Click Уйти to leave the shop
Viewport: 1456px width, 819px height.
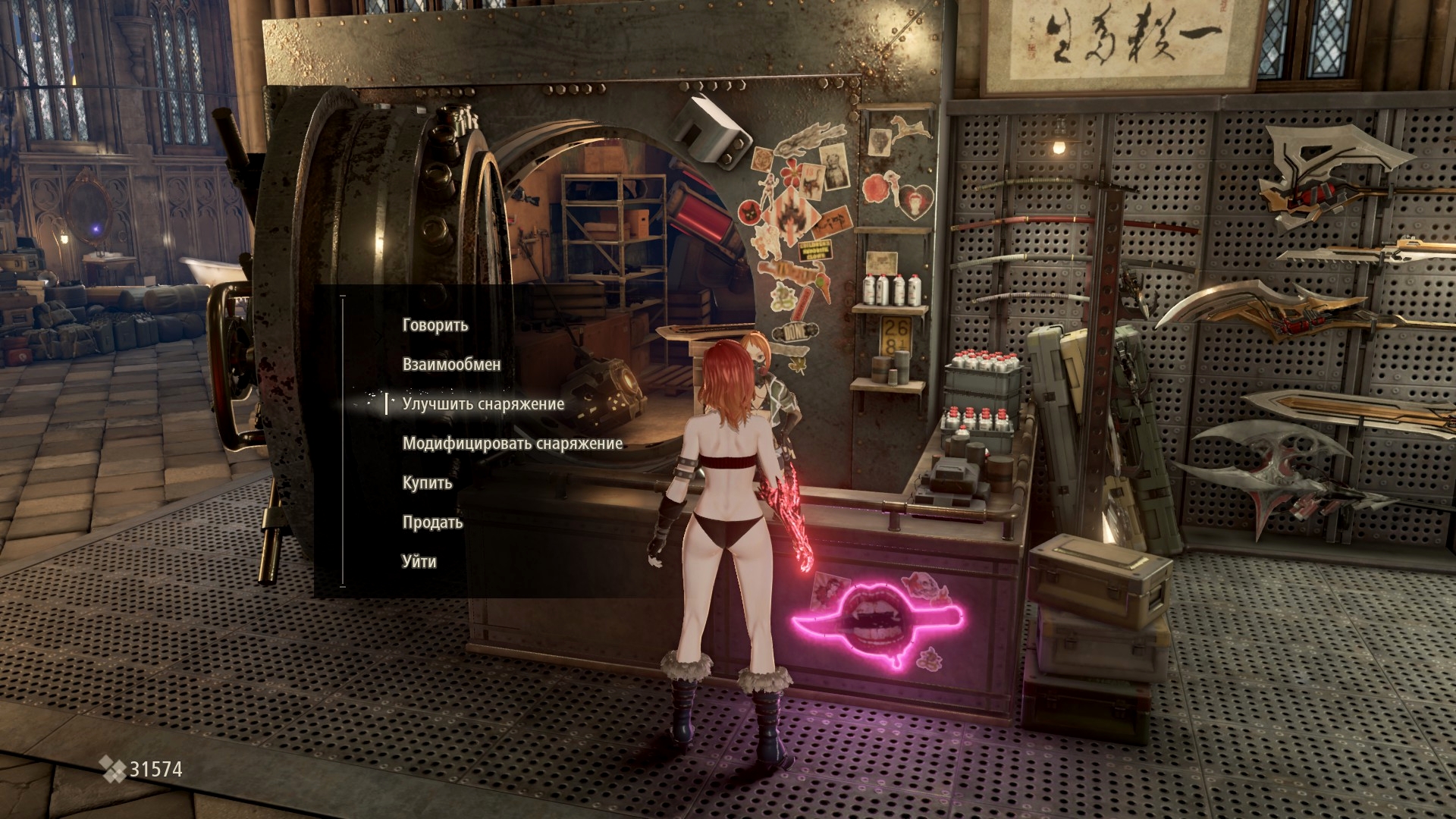pyautogui.click(x=419, y=562)
